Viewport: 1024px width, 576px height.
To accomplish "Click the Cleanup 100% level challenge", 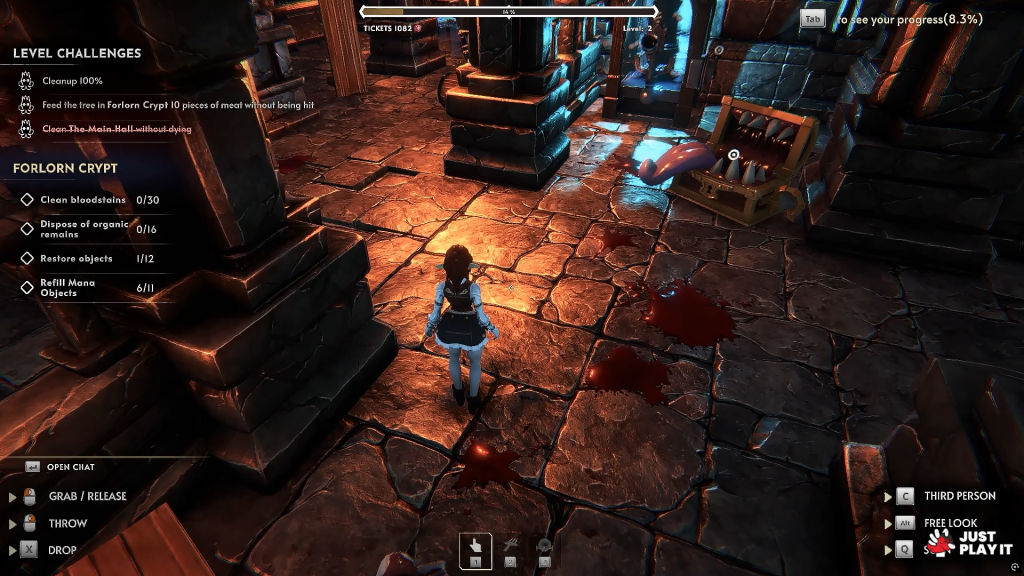I will 72,81.
